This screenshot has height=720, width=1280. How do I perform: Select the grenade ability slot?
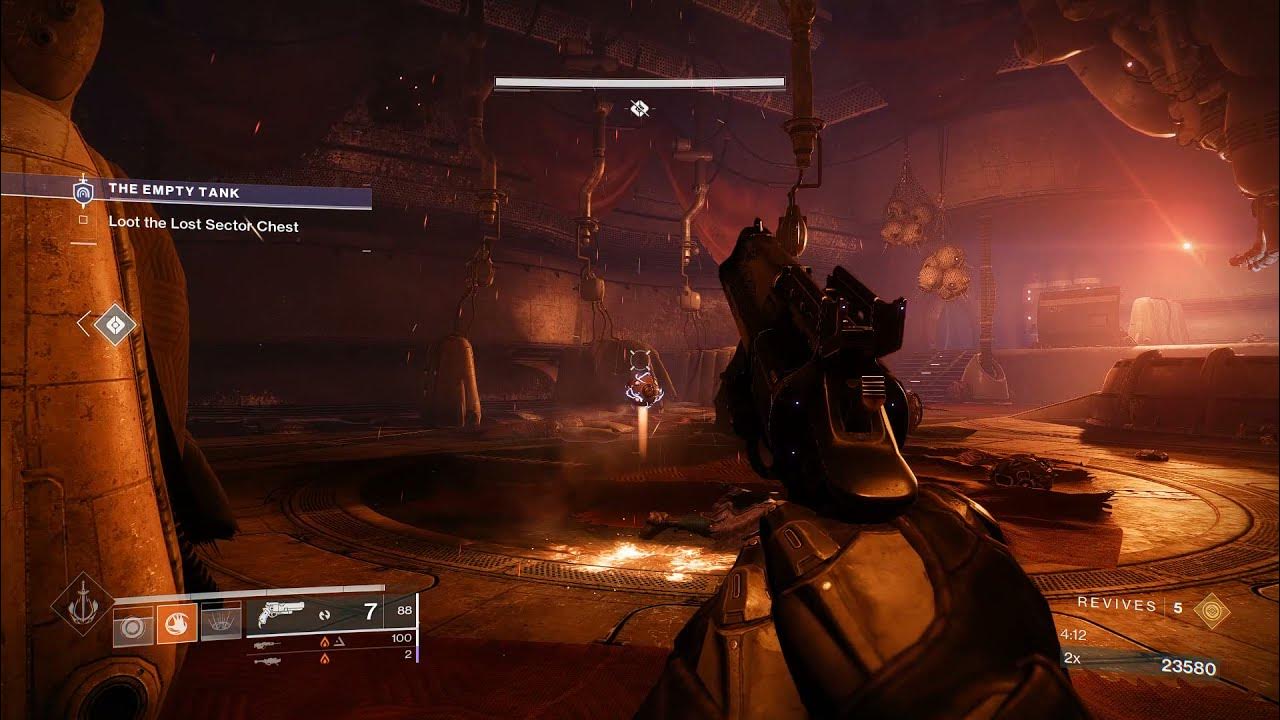pyautogui.click(x=133, y=625)
